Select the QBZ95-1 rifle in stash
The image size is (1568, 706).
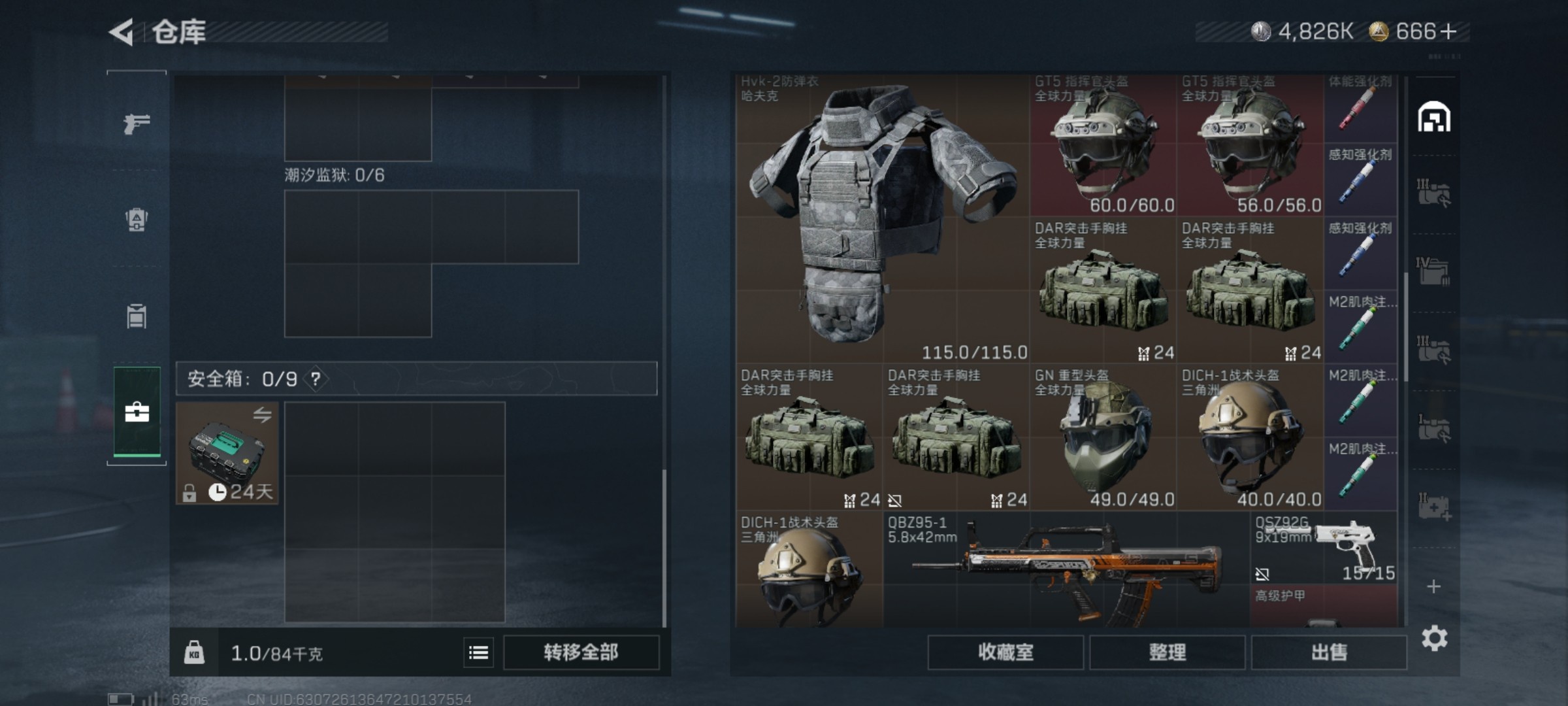[x=1065, y=569]
